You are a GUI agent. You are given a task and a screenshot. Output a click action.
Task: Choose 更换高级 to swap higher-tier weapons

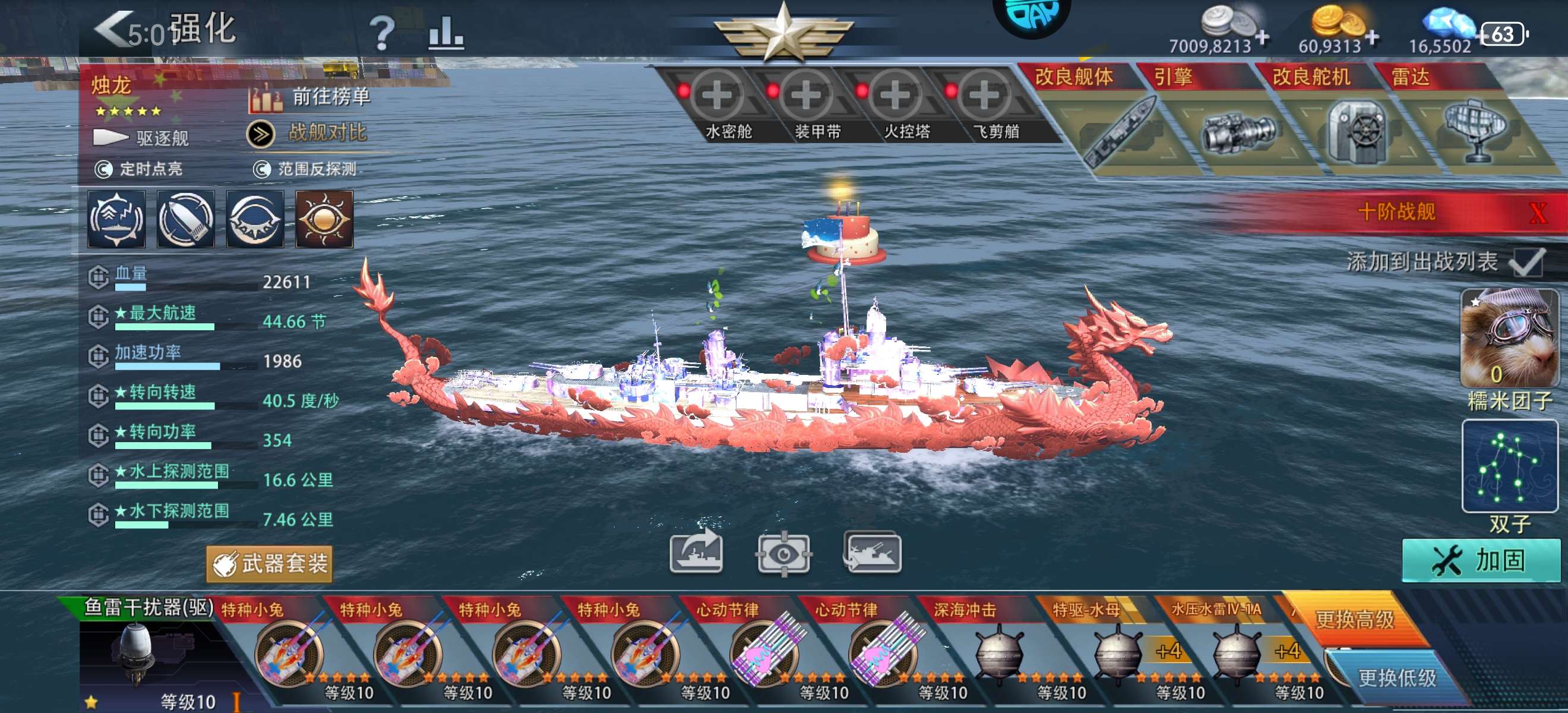point(1355,619)
